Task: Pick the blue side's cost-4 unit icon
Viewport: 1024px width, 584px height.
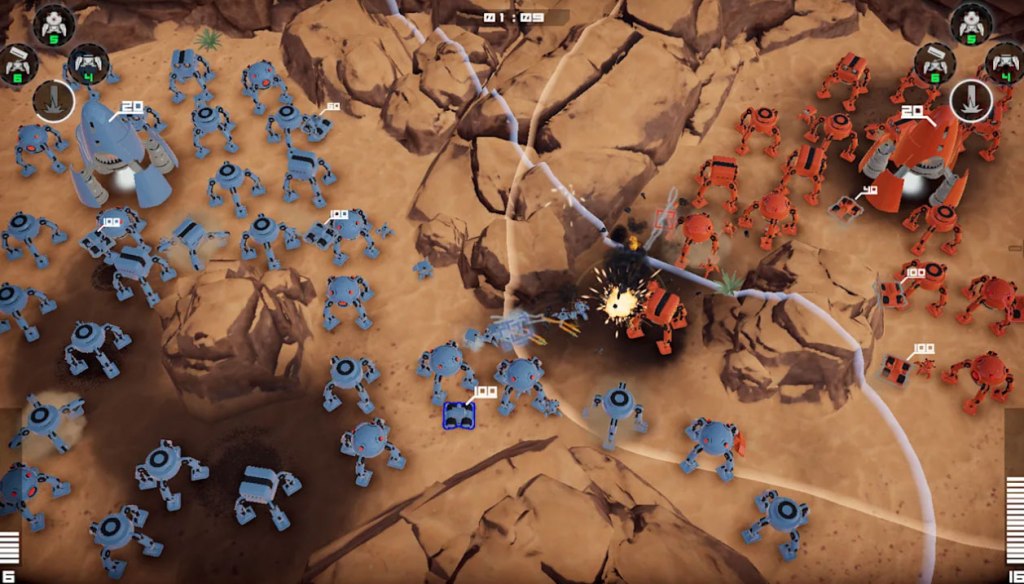Action: (88, 63)
